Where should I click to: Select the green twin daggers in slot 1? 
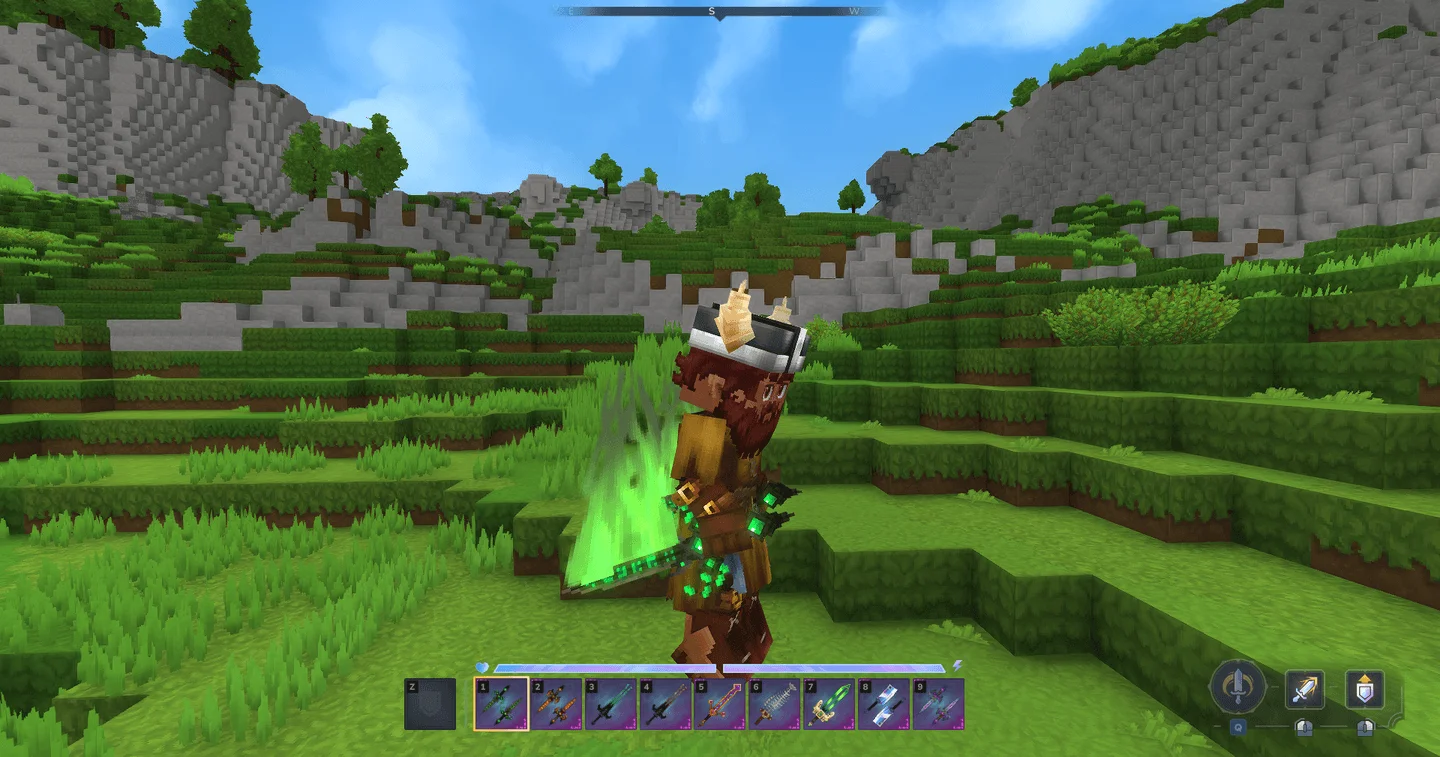(x=501, y=704)
